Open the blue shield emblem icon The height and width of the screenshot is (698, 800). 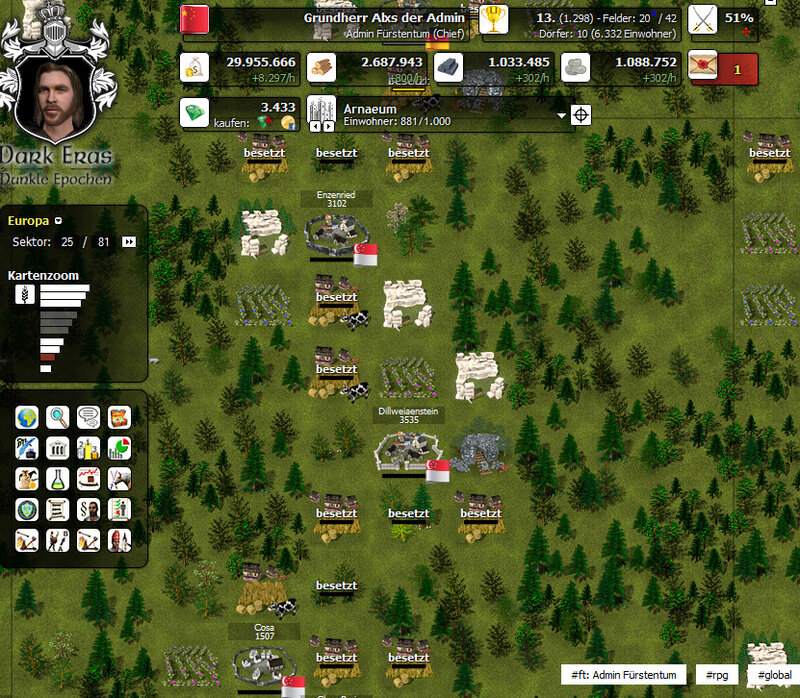[x=27, y=510]
